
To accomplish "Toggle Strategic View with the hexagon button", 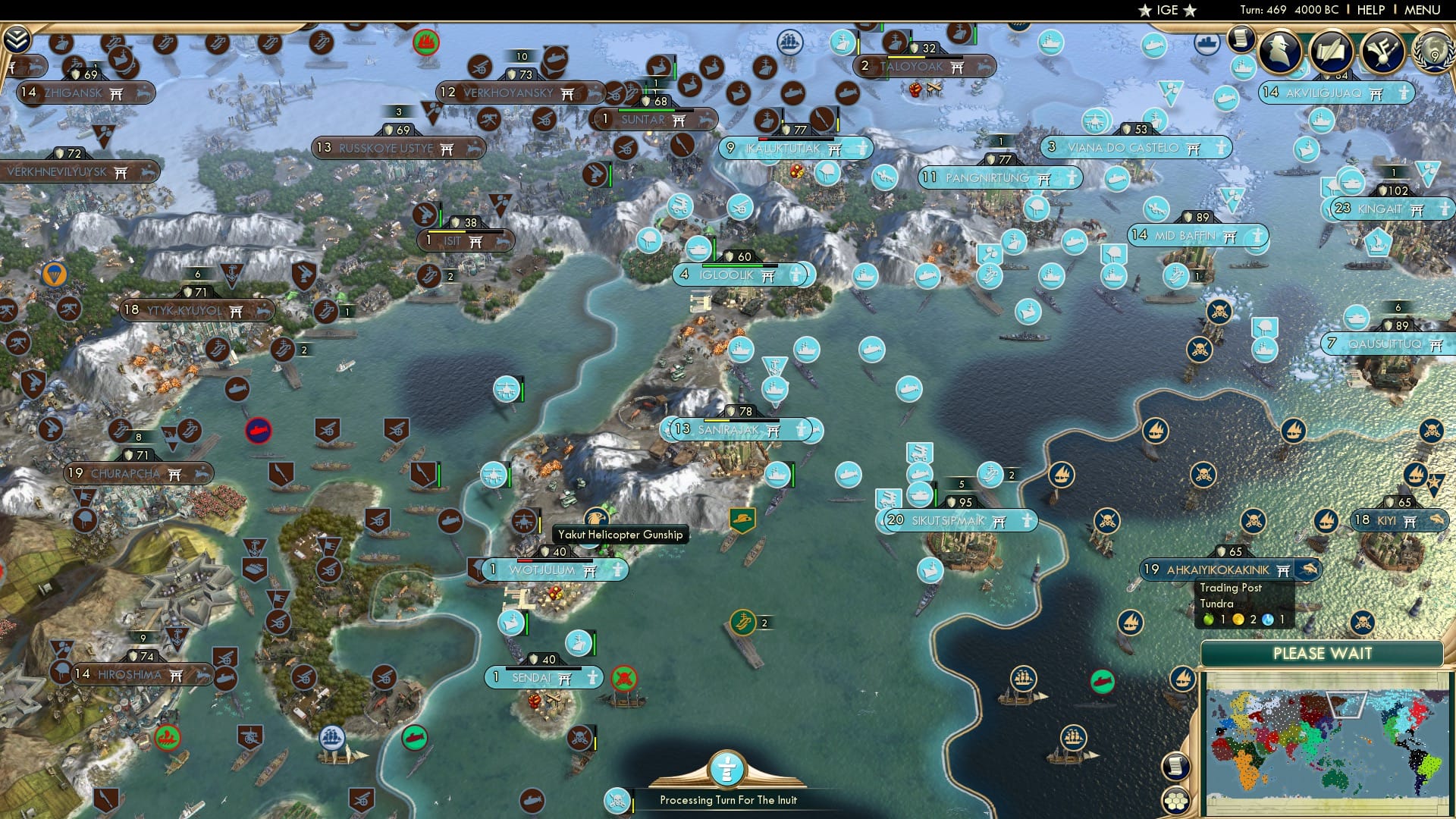I will pos(1175,800).
